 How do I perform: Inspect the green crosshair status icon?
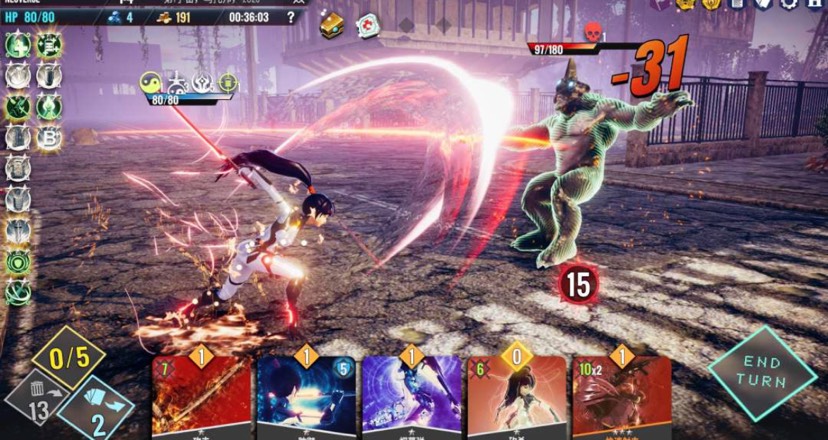click(x=227, y=83)
